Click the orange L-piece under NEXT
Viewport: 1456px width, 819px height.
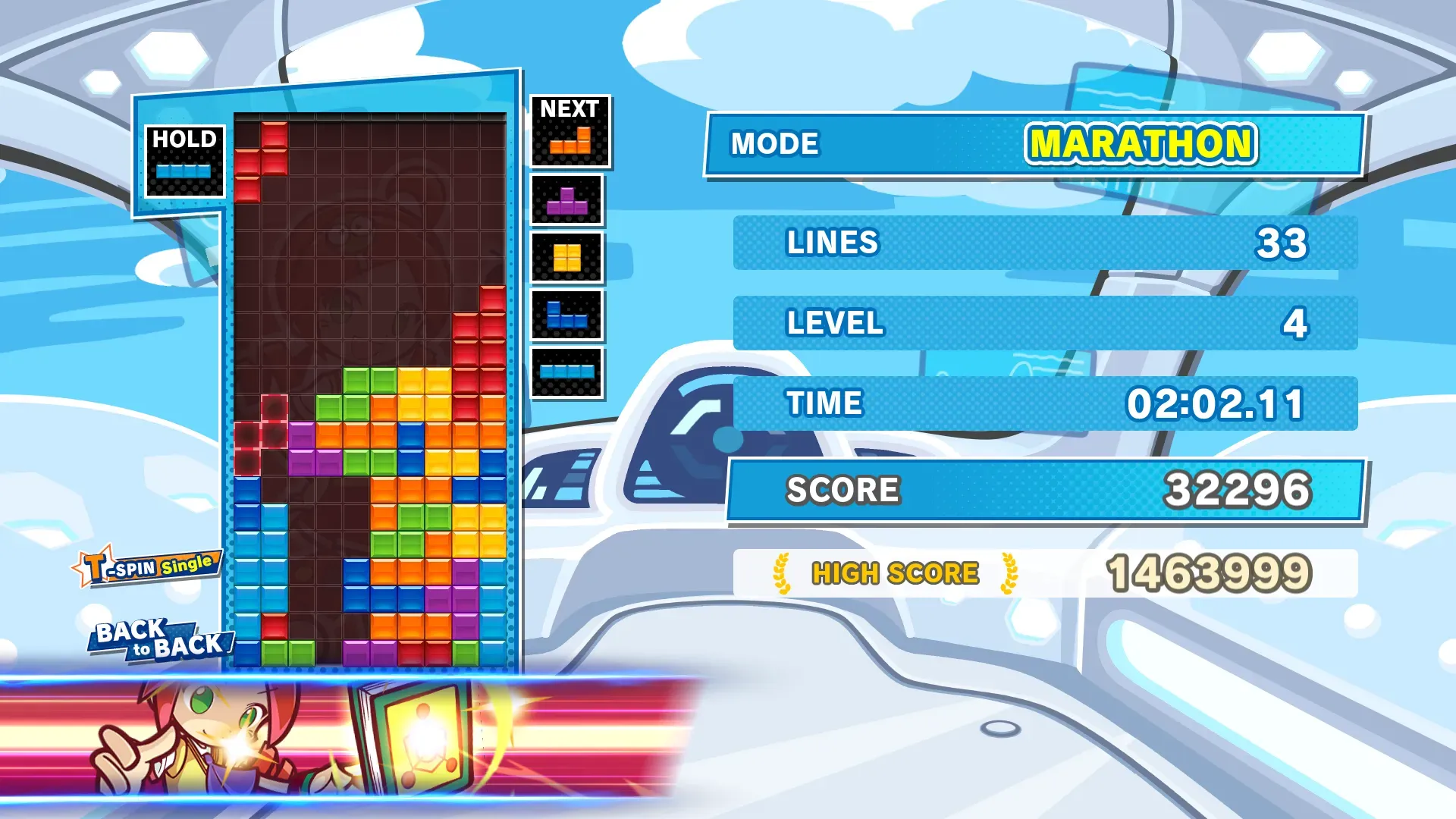570,142
